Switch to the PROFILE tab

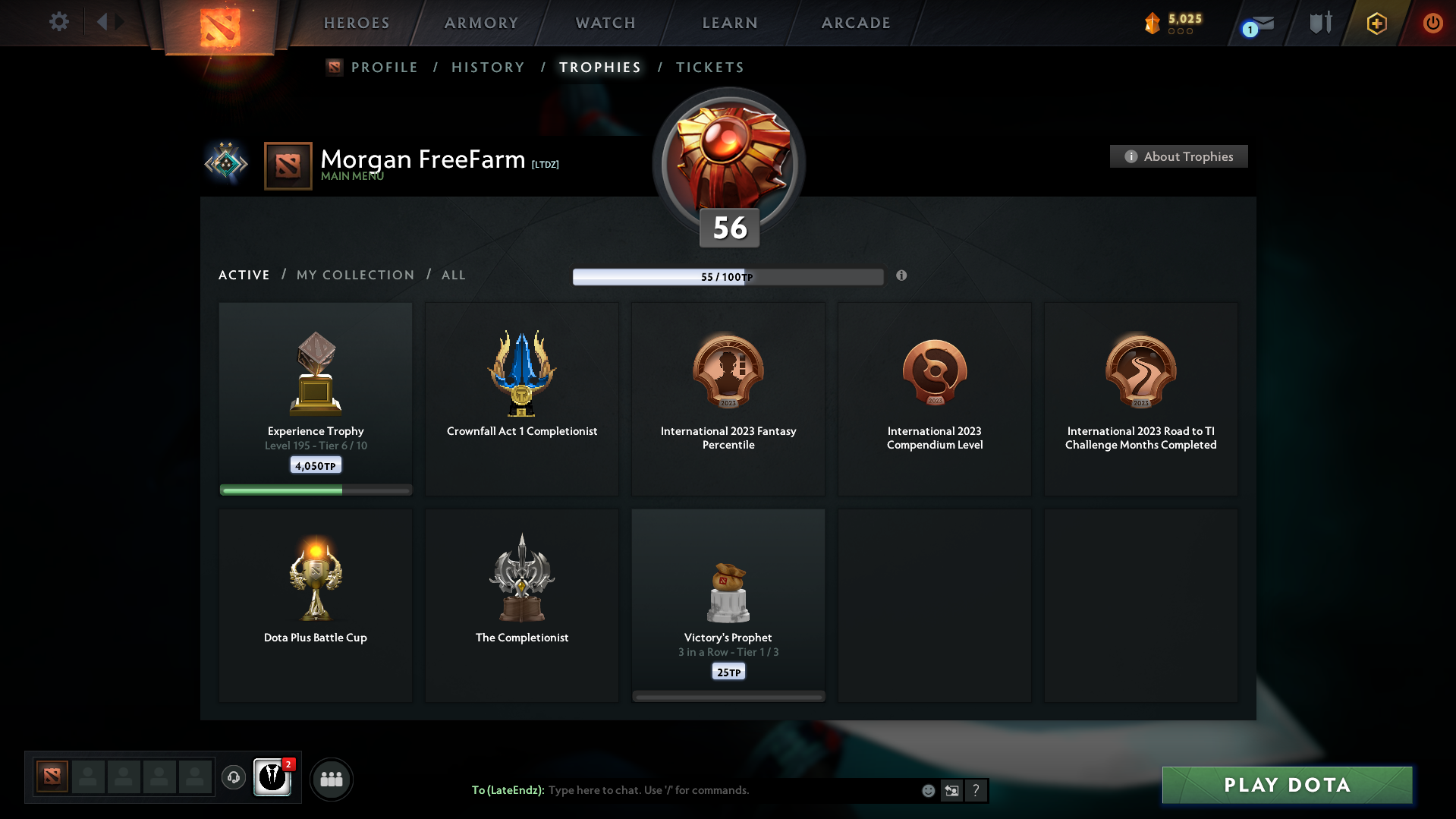click(384, 67)
